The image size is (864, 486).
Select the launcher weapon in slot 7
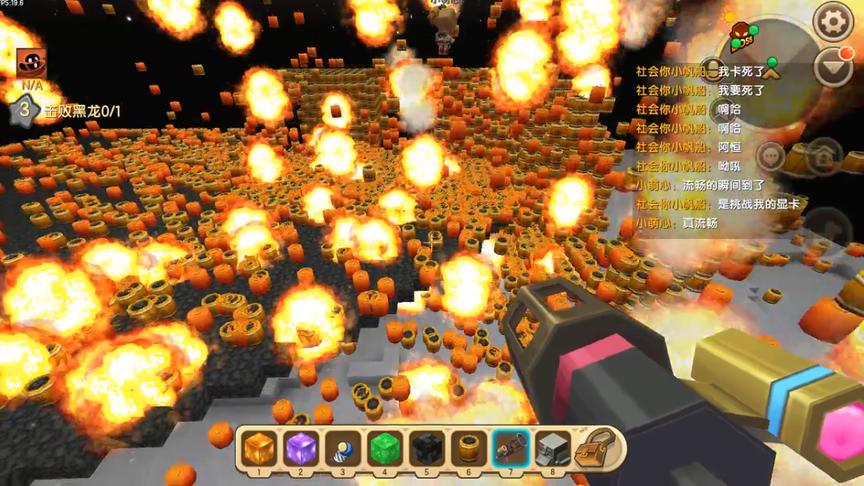coord(510,448)
